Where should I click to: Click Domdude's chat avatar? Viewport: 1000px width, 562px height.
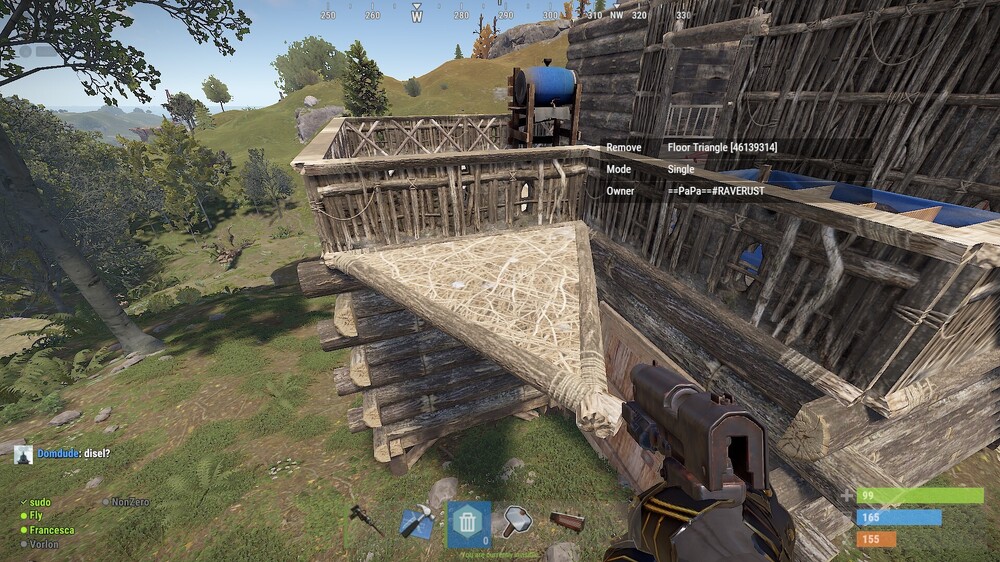[23, 455]
